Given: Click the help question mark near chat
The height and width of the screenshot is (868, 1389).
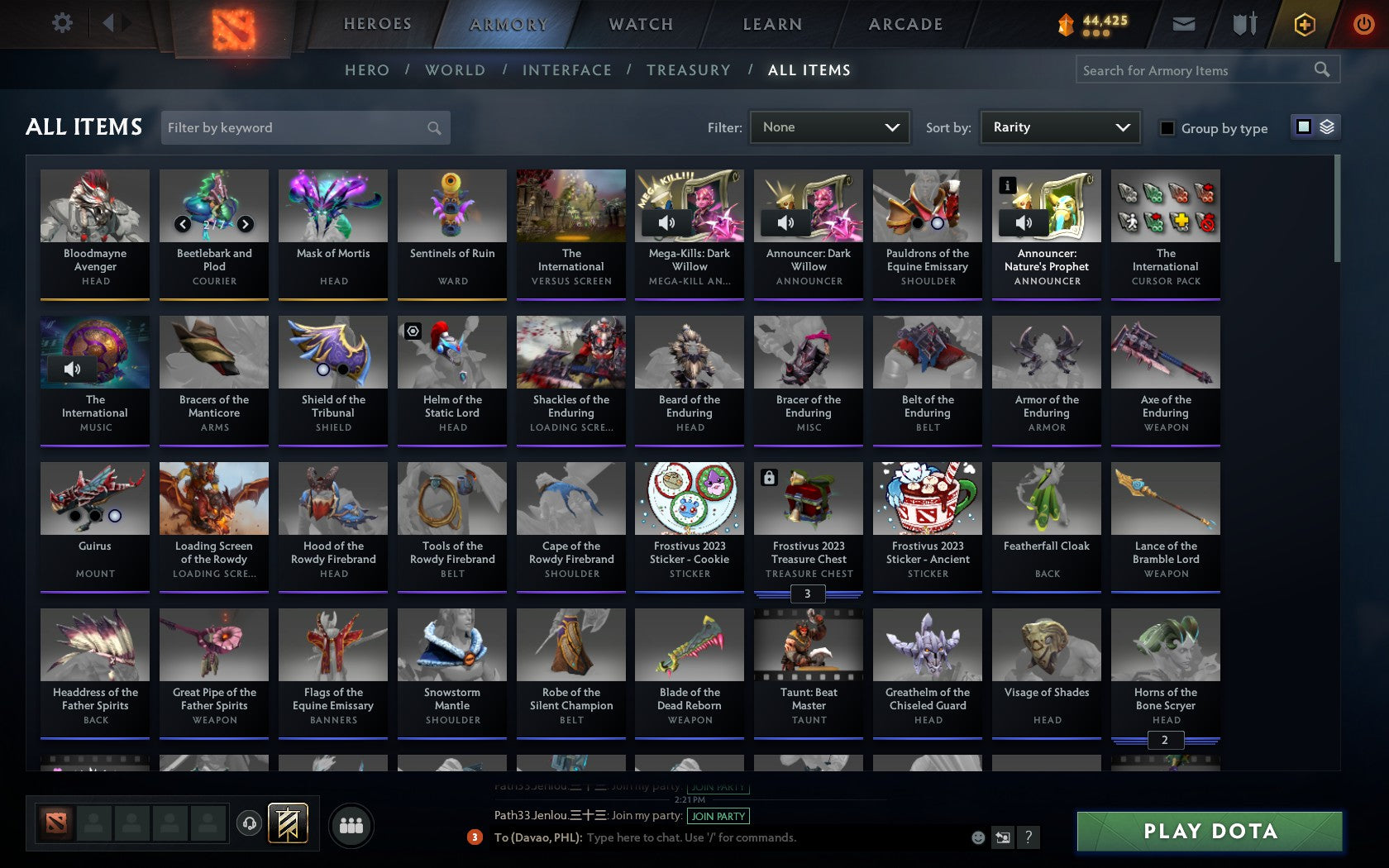Looking at the screenshot, I should (x=1028, y=837).
